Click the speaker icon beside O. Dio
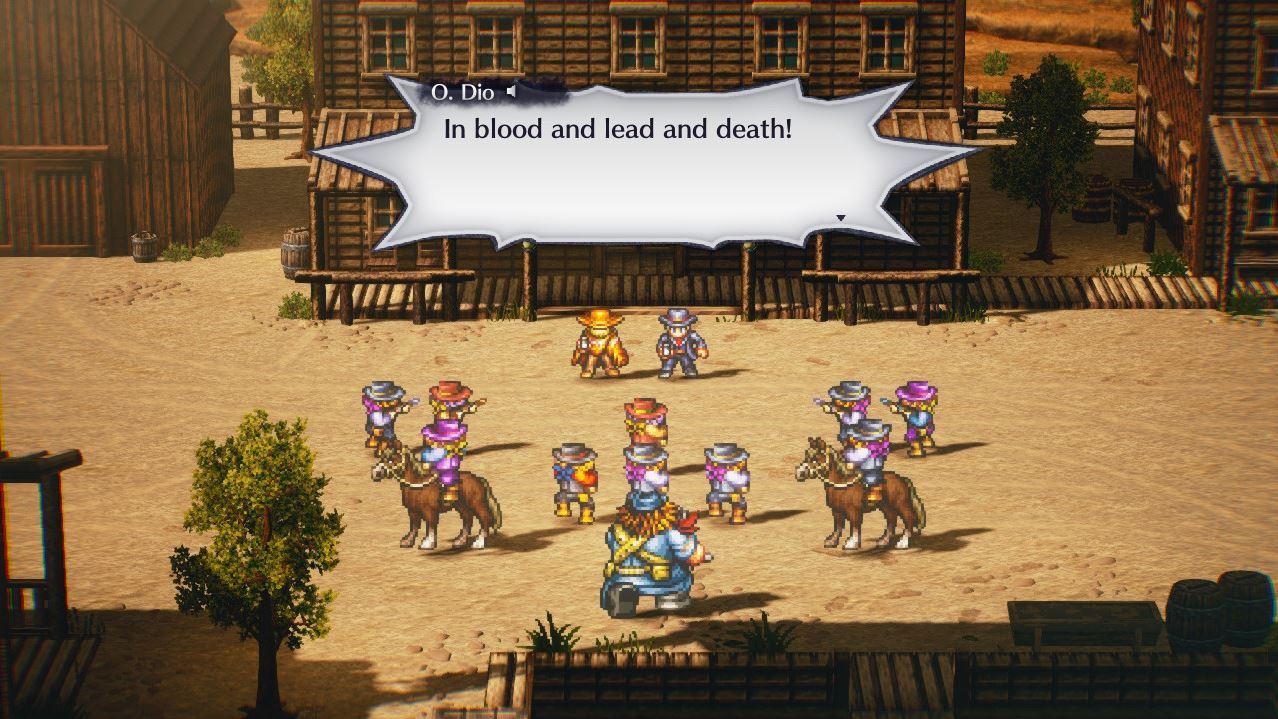This screenshot has width=1278, height=719. point(512,92)
